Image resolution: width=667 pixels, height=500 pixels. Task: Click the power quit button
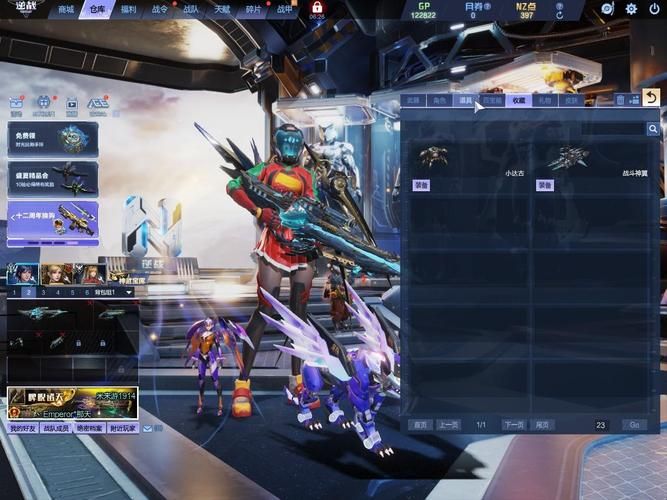coord(654,9)
